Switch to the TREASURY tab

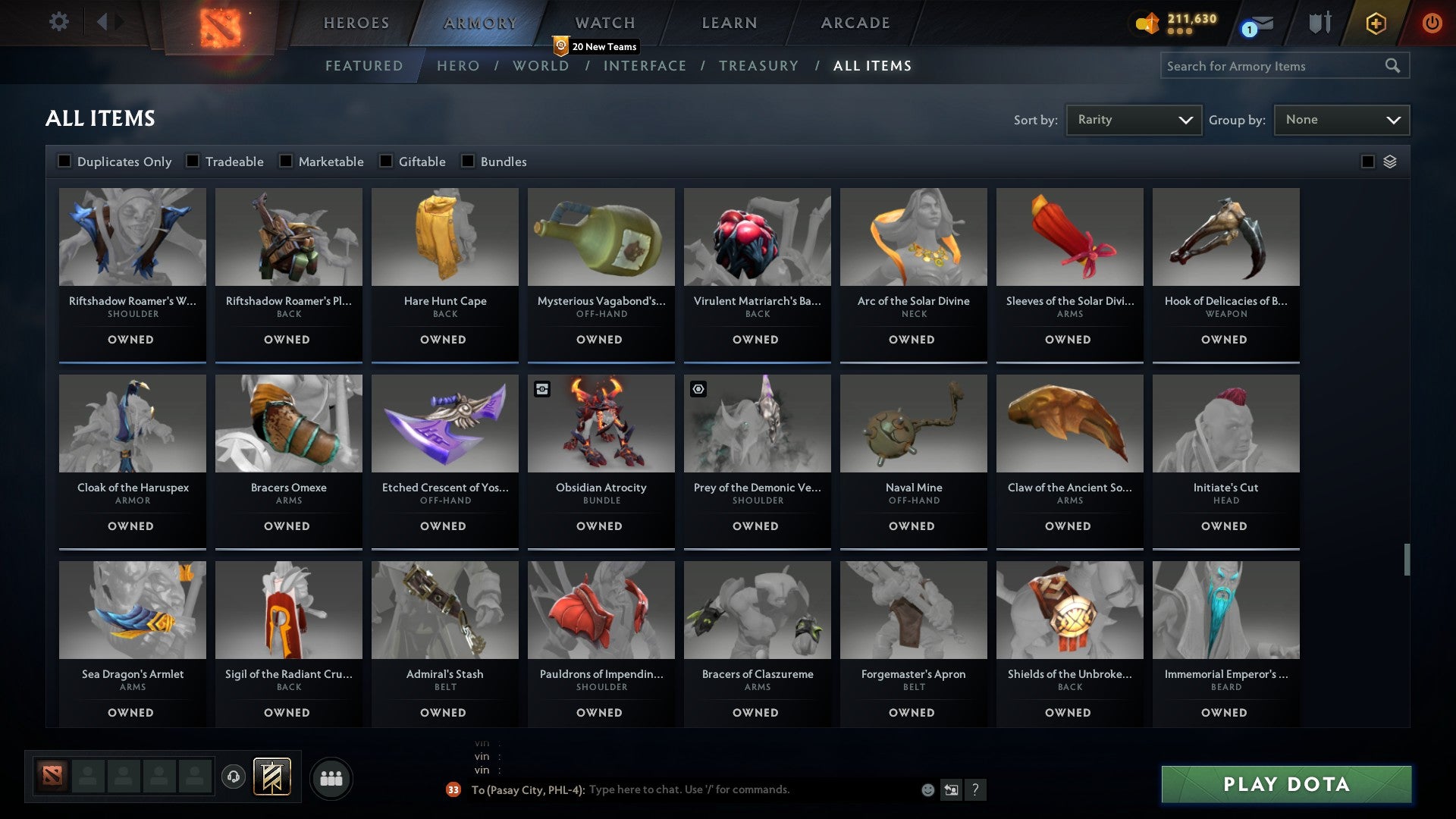759,66
